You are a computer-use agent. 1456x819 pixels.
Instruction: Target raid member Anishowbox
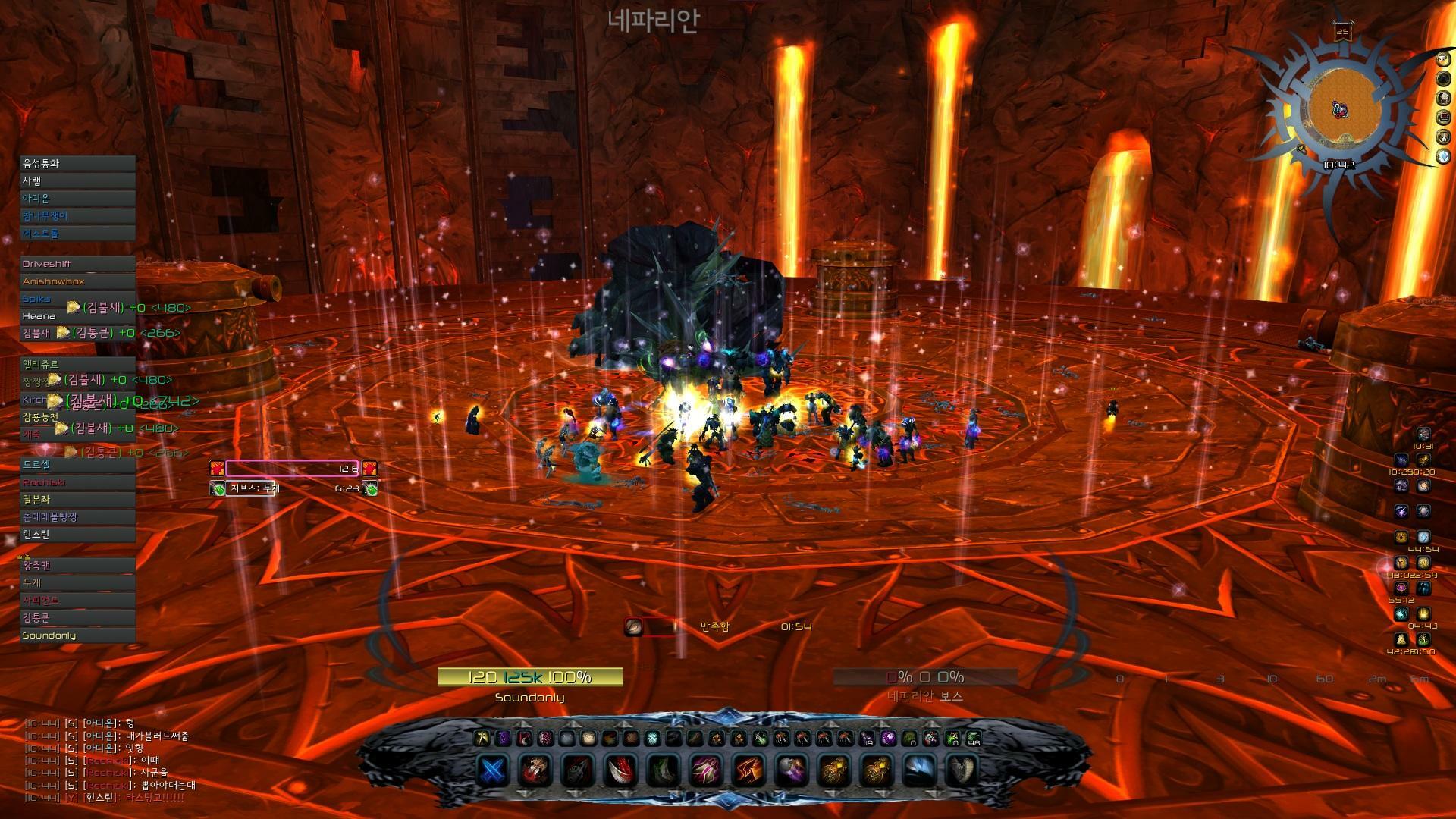pyautogui.click(x=77, y=281)
